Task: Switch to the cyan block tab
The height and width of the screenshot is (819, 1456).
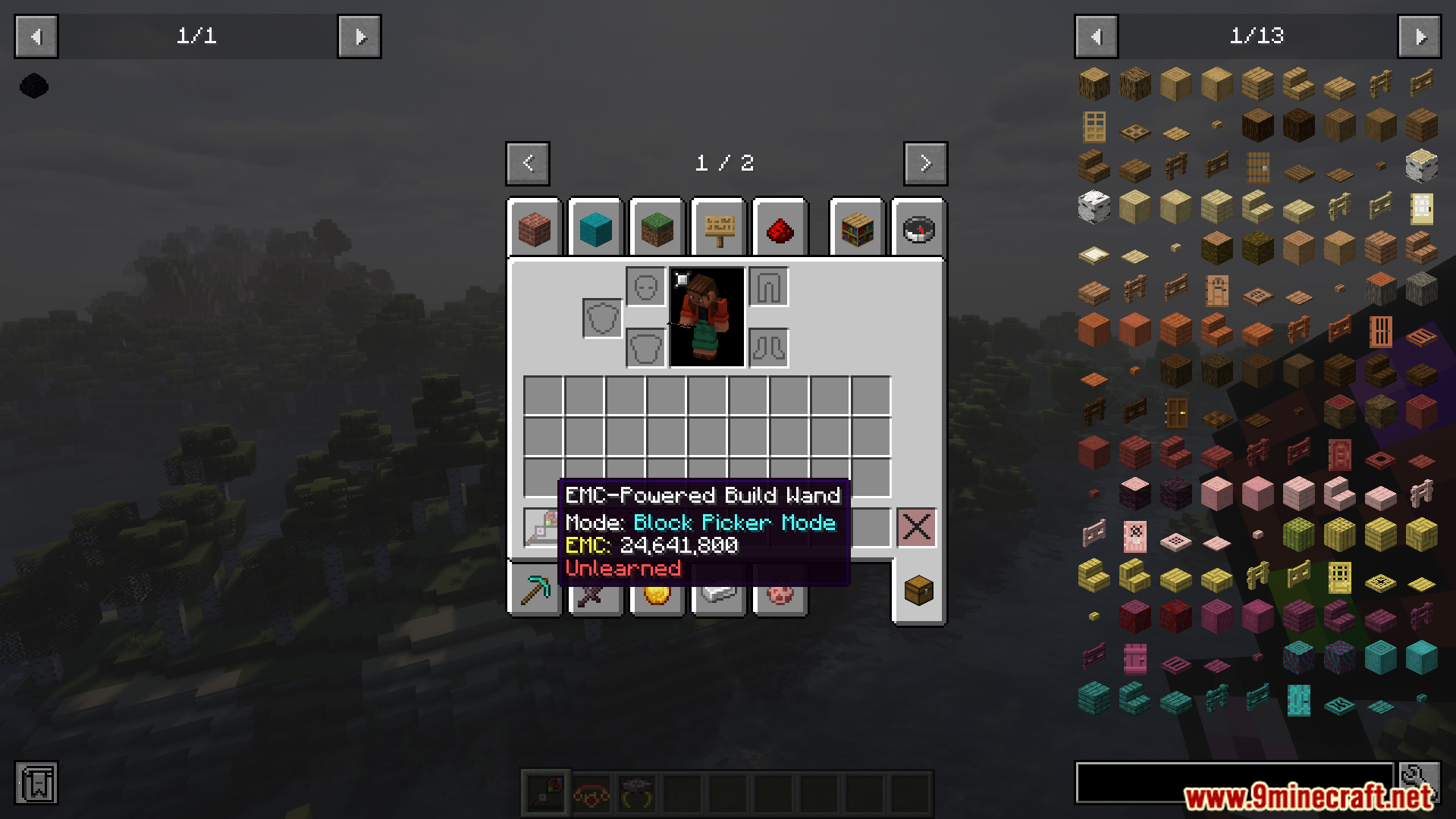Action: click(595, 229)
